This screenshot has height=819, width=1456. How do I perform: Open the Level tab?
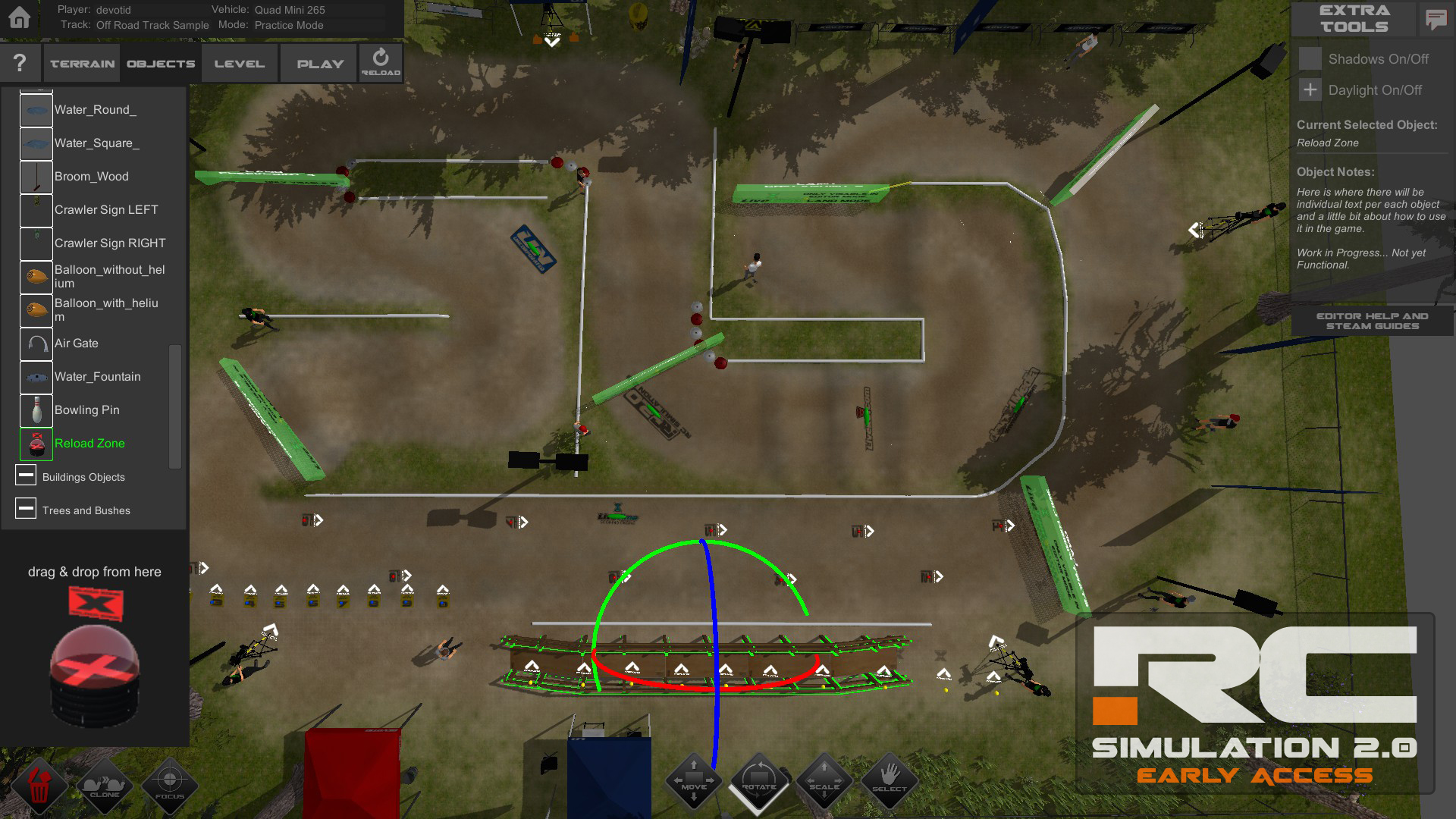point(239,62)
